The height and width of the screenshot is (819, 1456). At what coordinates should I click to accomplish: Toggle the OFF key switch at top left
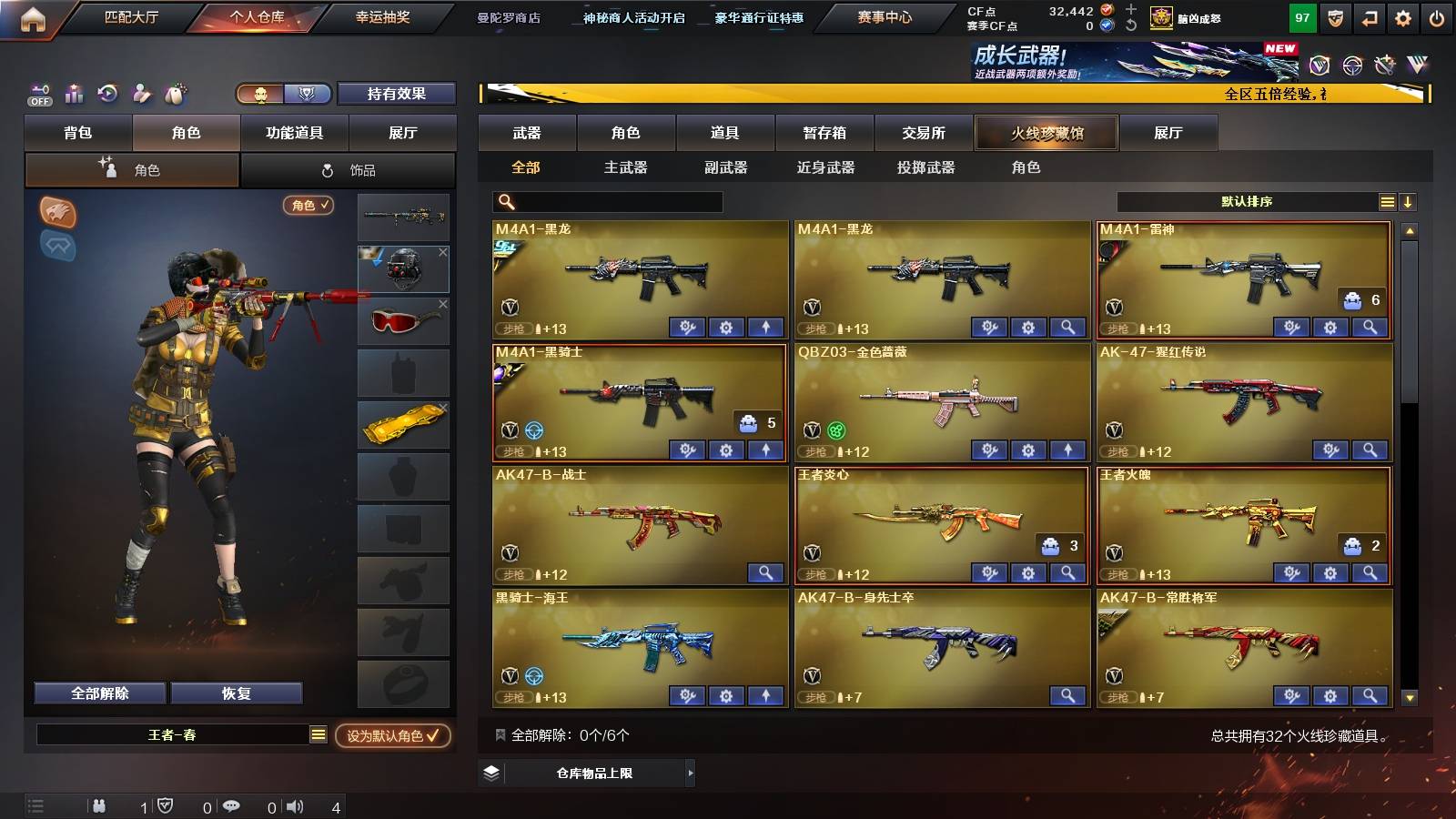[x=38, y=94]
